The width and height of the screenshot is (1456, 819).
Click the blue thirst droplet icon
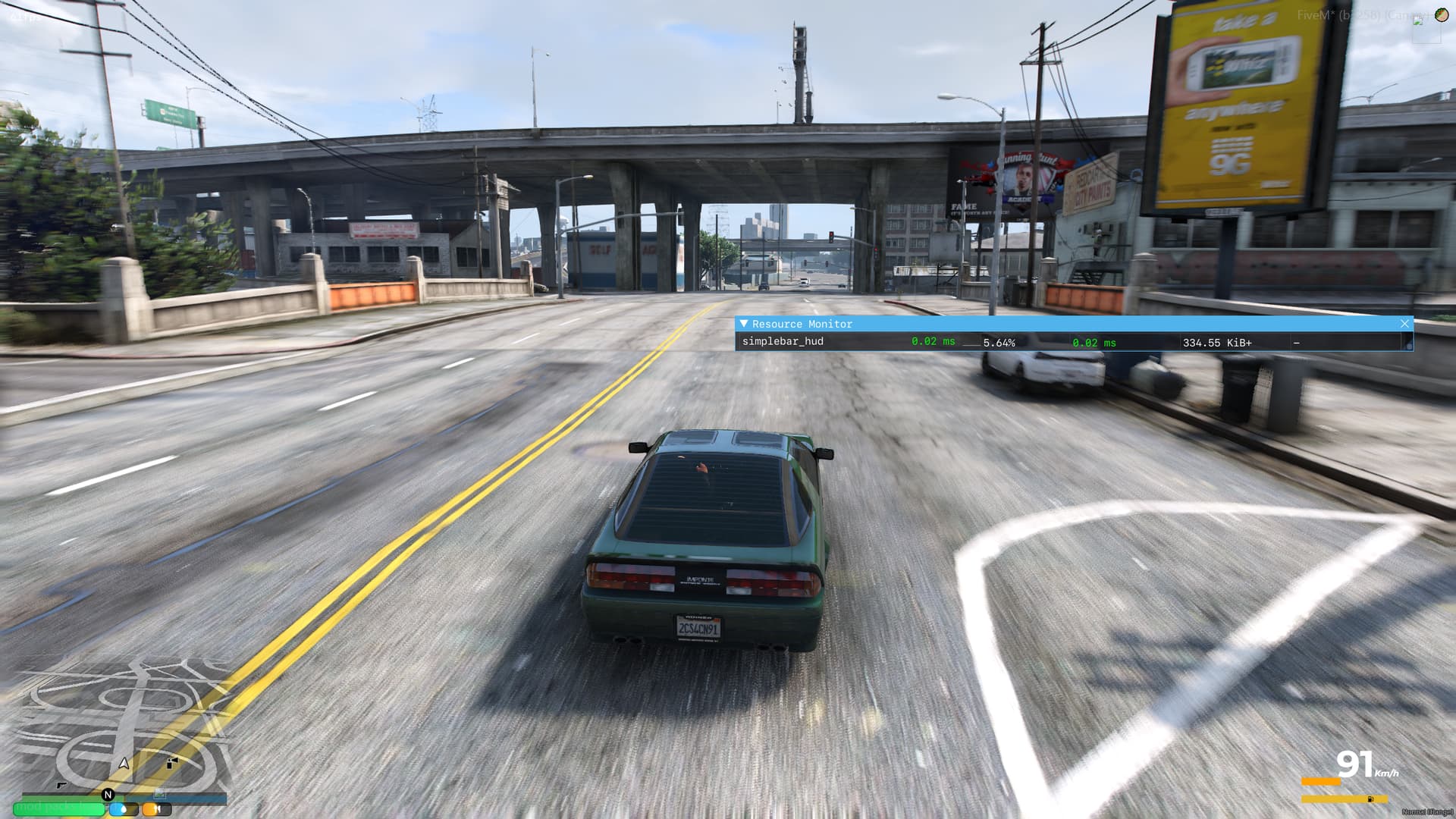(x=123, y=809)
